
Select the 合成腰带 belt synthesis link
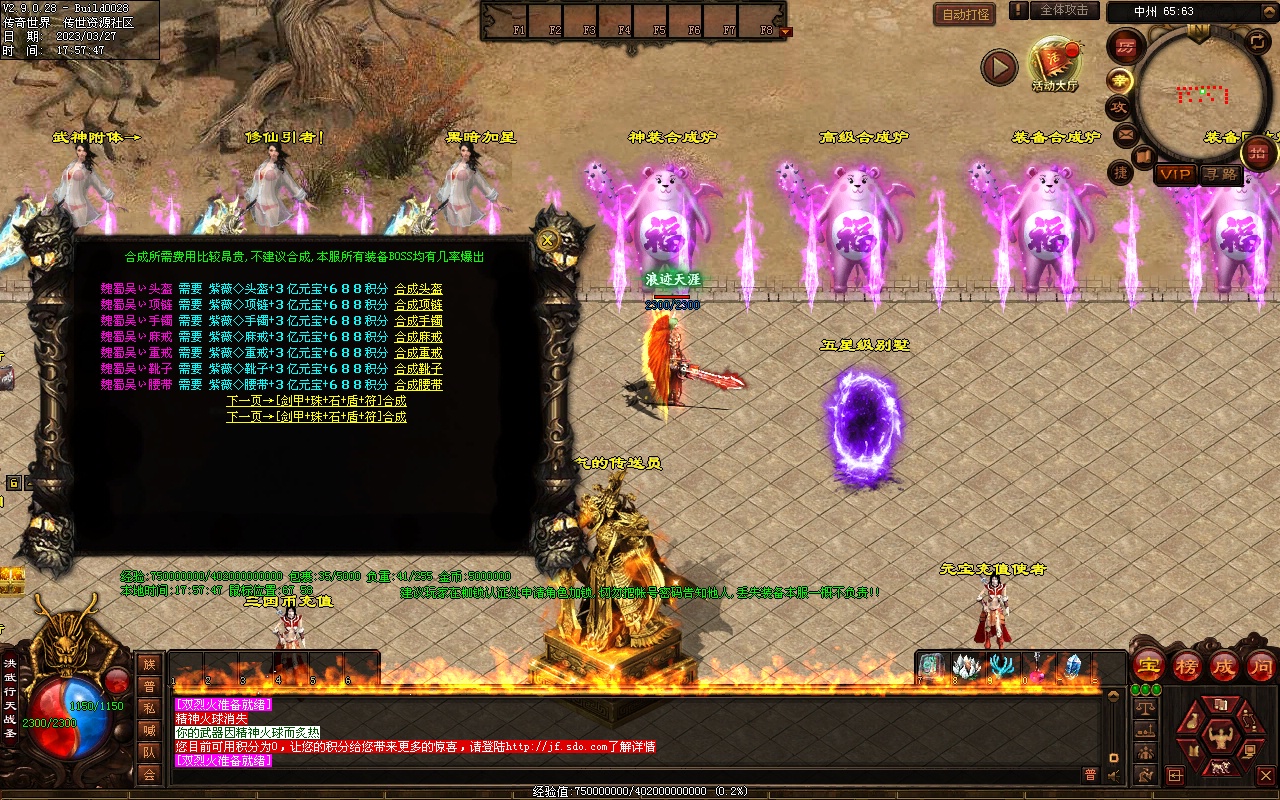pyautogui.click(x=418, y=385)
